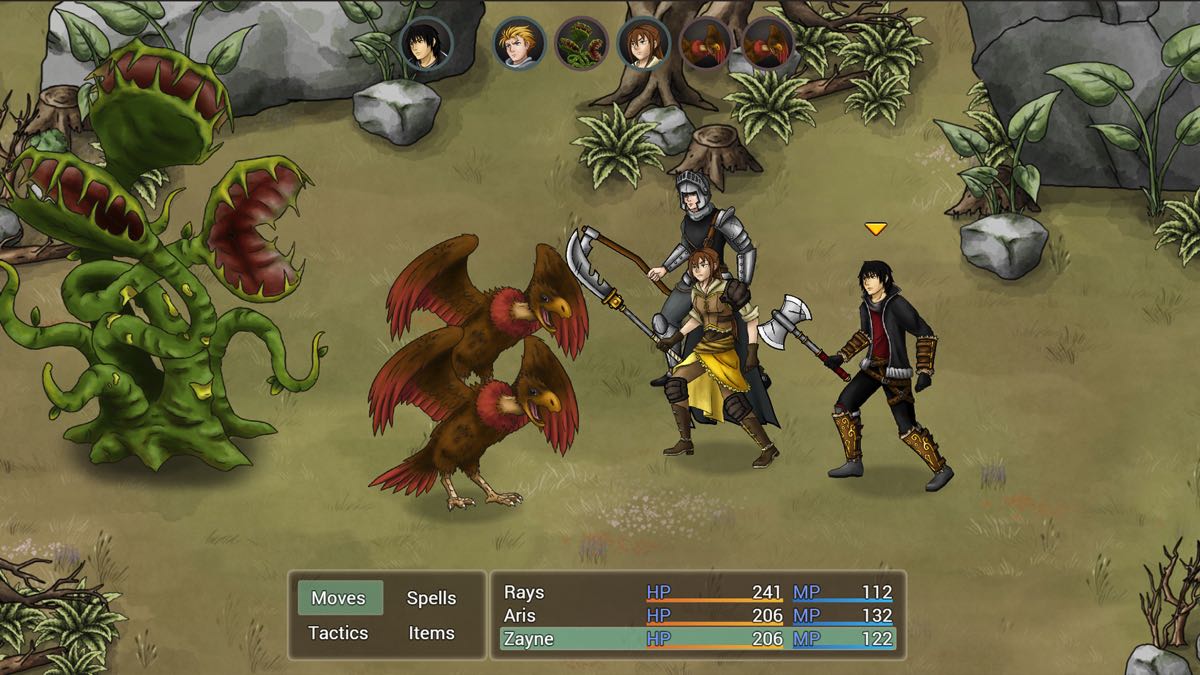Screen dimensions: 1200x675
Task: Select the carnivorous plant turn-order portrait
Action: tap(581, 44)
